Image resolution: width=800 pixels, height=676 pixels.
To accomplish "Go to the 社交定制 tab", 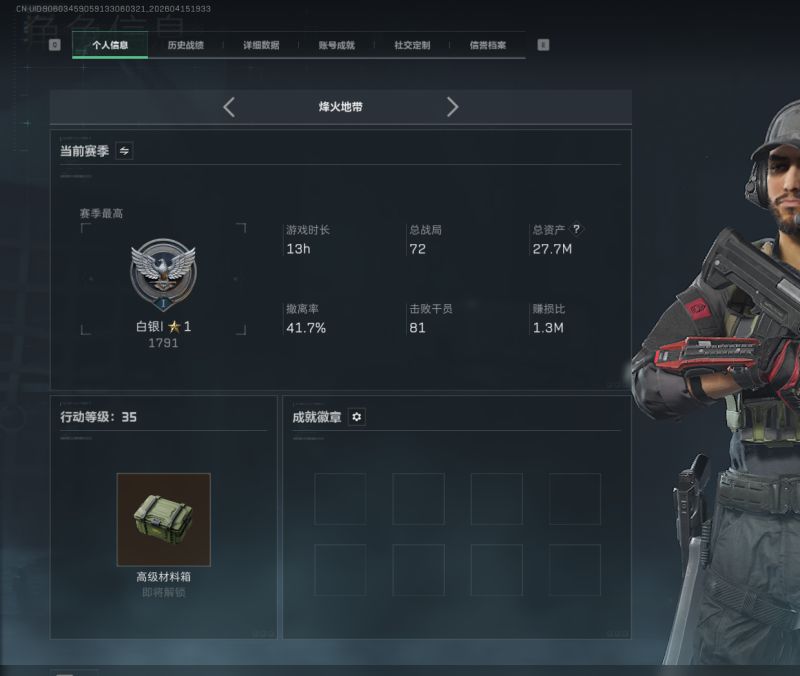I will coord(412,45).
